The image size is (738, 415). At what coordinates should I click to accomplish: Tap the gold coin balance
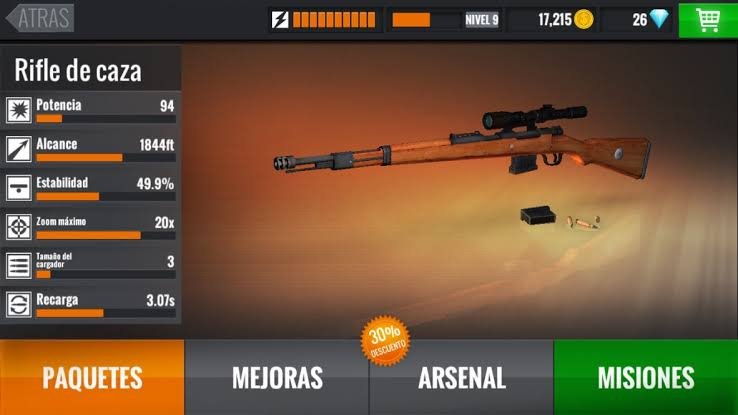click(565, 19)
